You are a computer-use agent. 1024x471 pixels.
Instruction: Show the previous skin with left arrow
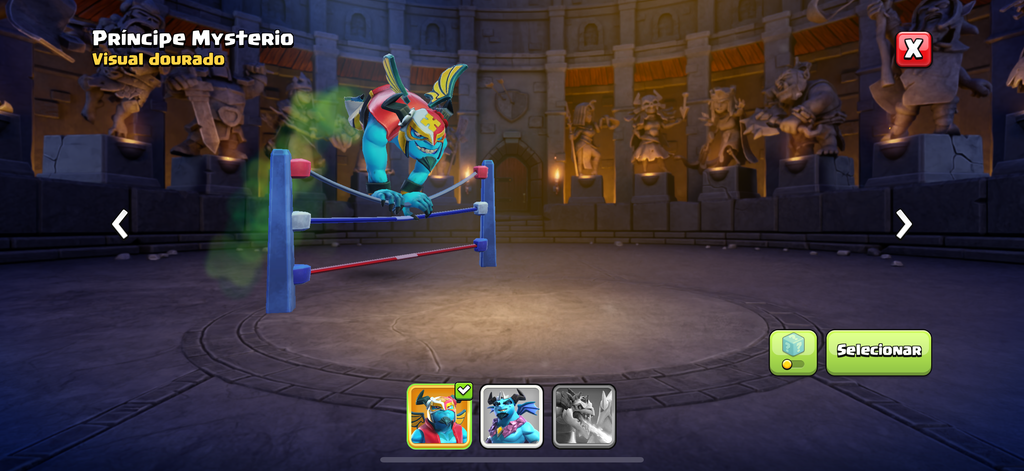(120, 224)
